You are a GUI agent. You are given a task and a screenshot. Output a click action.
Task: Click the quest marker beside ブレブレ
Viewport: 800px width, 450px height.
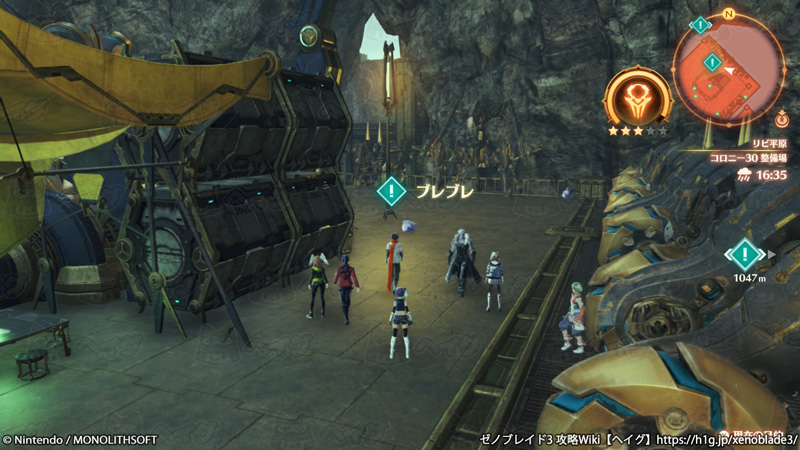pyautogui.click(x=391, y=189)
